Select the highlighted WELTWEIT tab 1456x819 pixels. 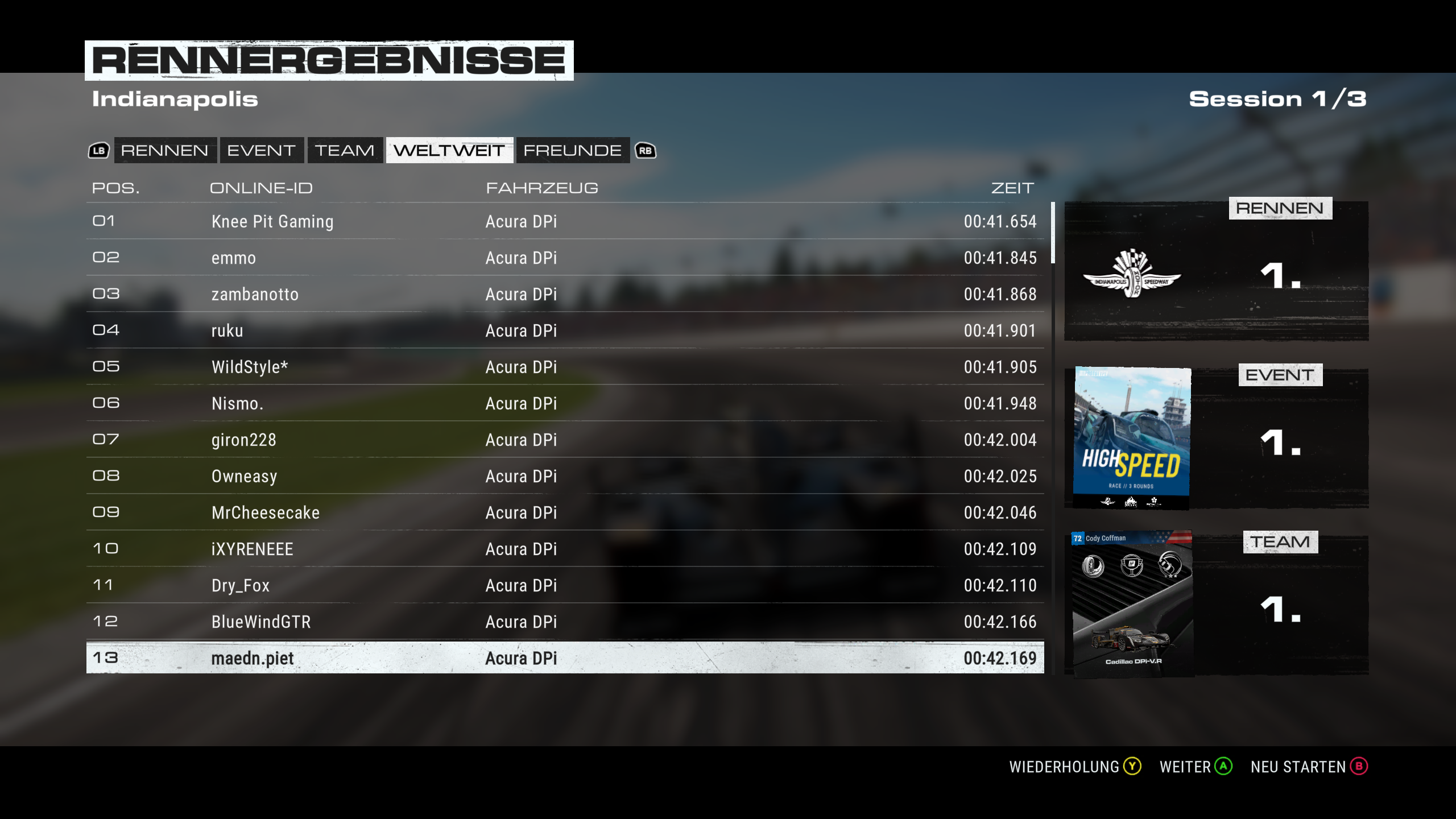pos(450,151)
